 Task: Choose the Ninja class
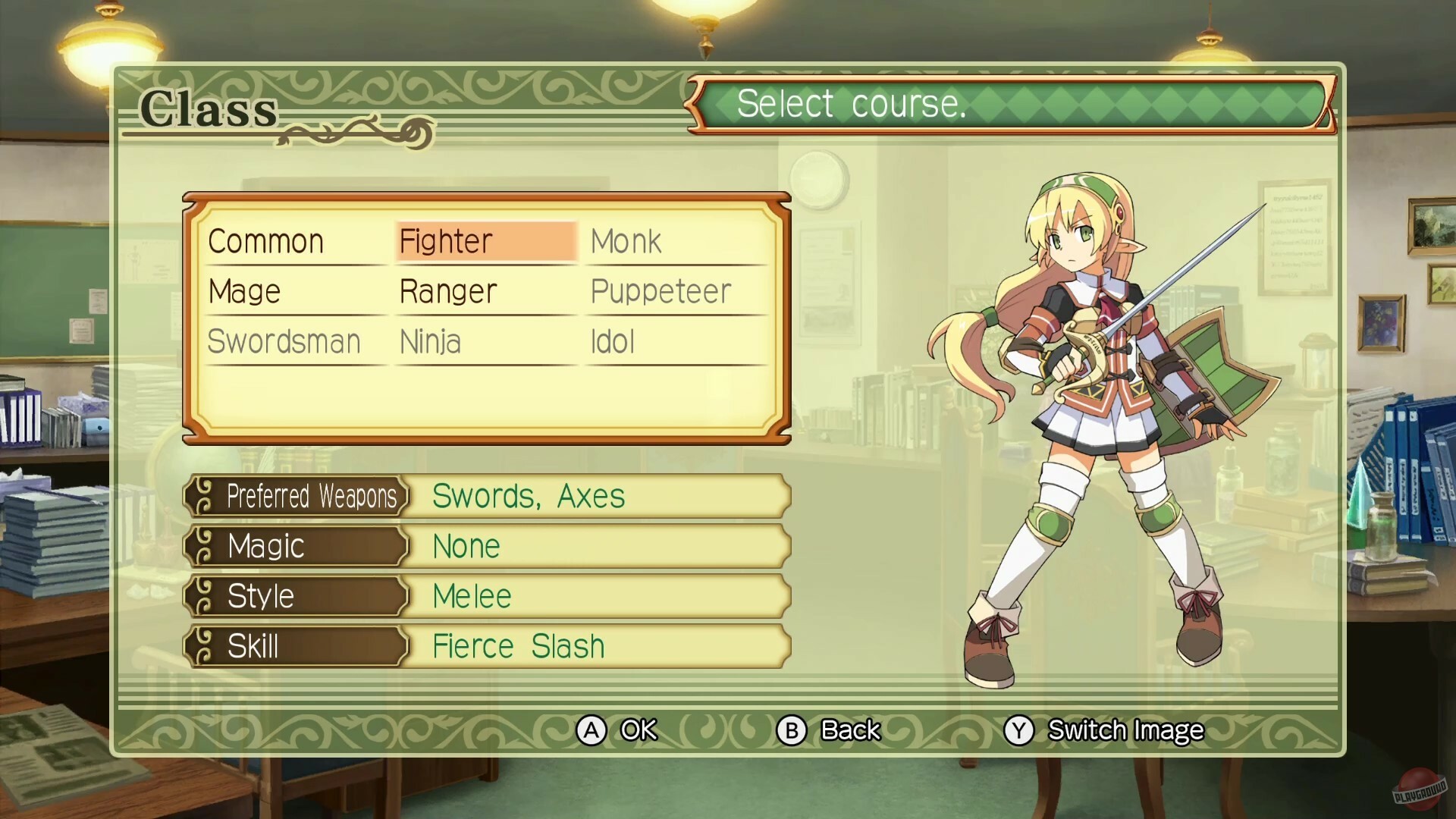point(430,342)
